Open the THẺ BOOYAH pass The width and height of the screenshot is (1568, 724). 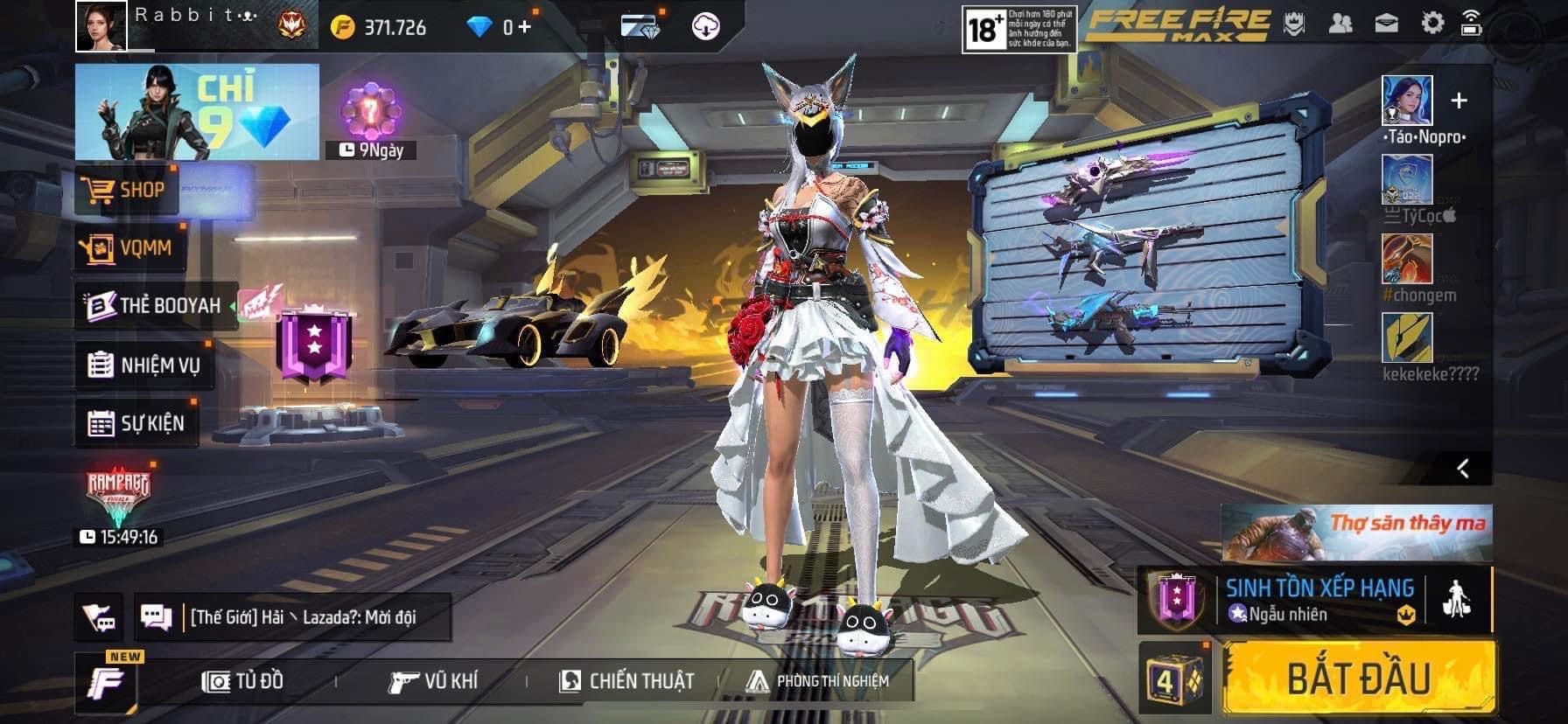coord(156,305)
